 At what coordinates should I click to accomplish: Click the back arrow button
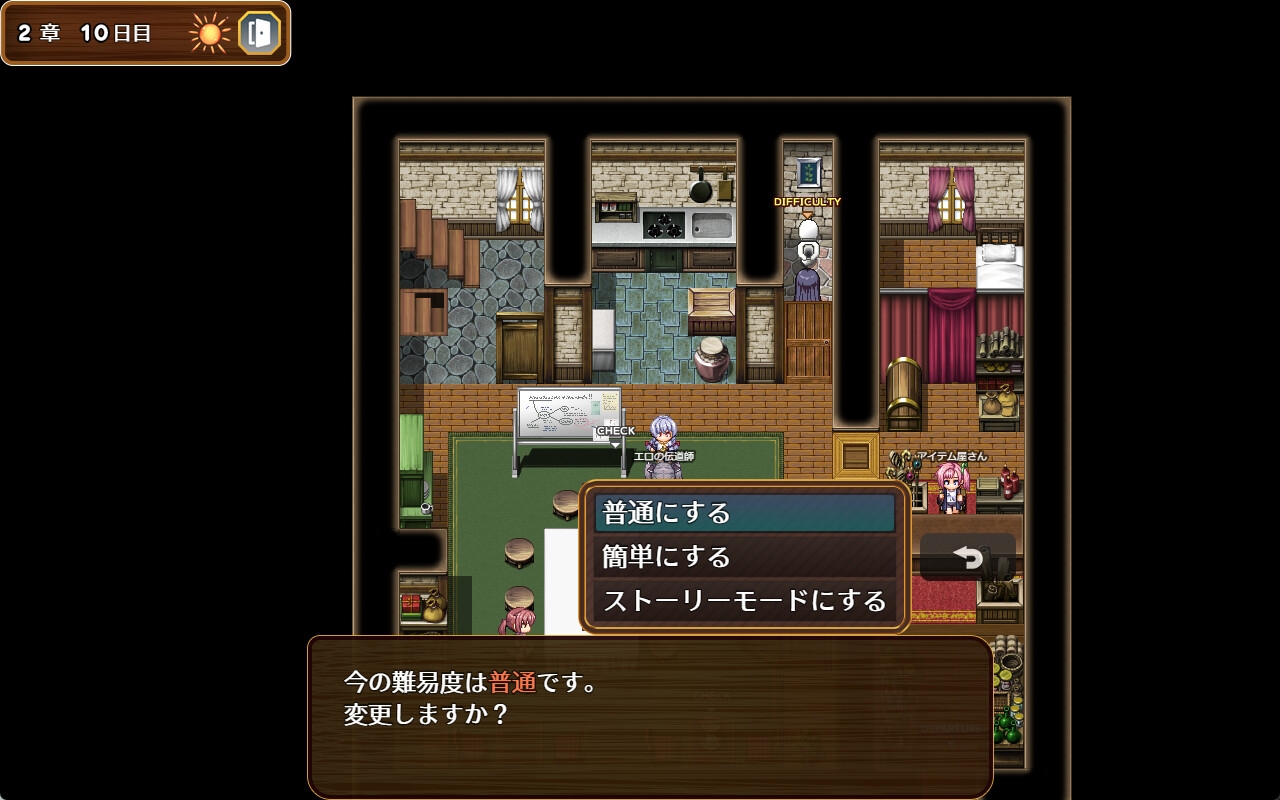967,557
